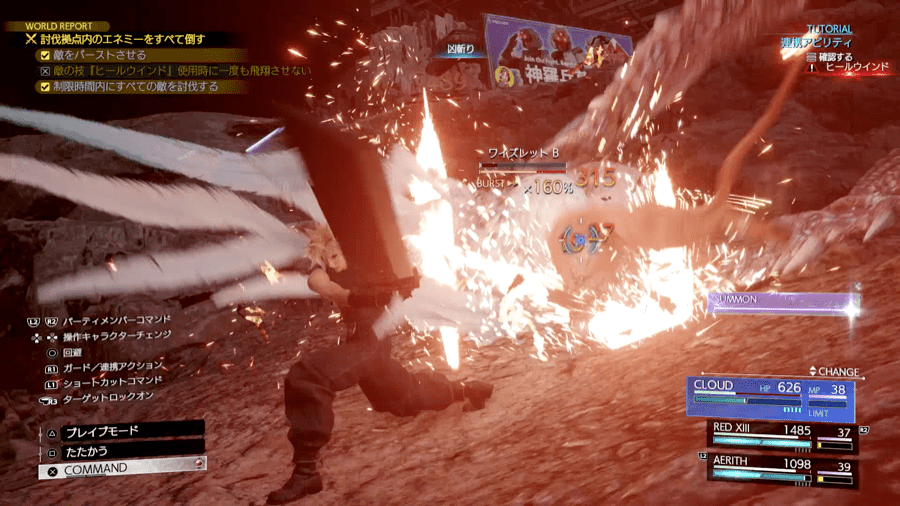Open the COMMAND menu entry
The width and height of the screenshot is (900, 506).
122,468
